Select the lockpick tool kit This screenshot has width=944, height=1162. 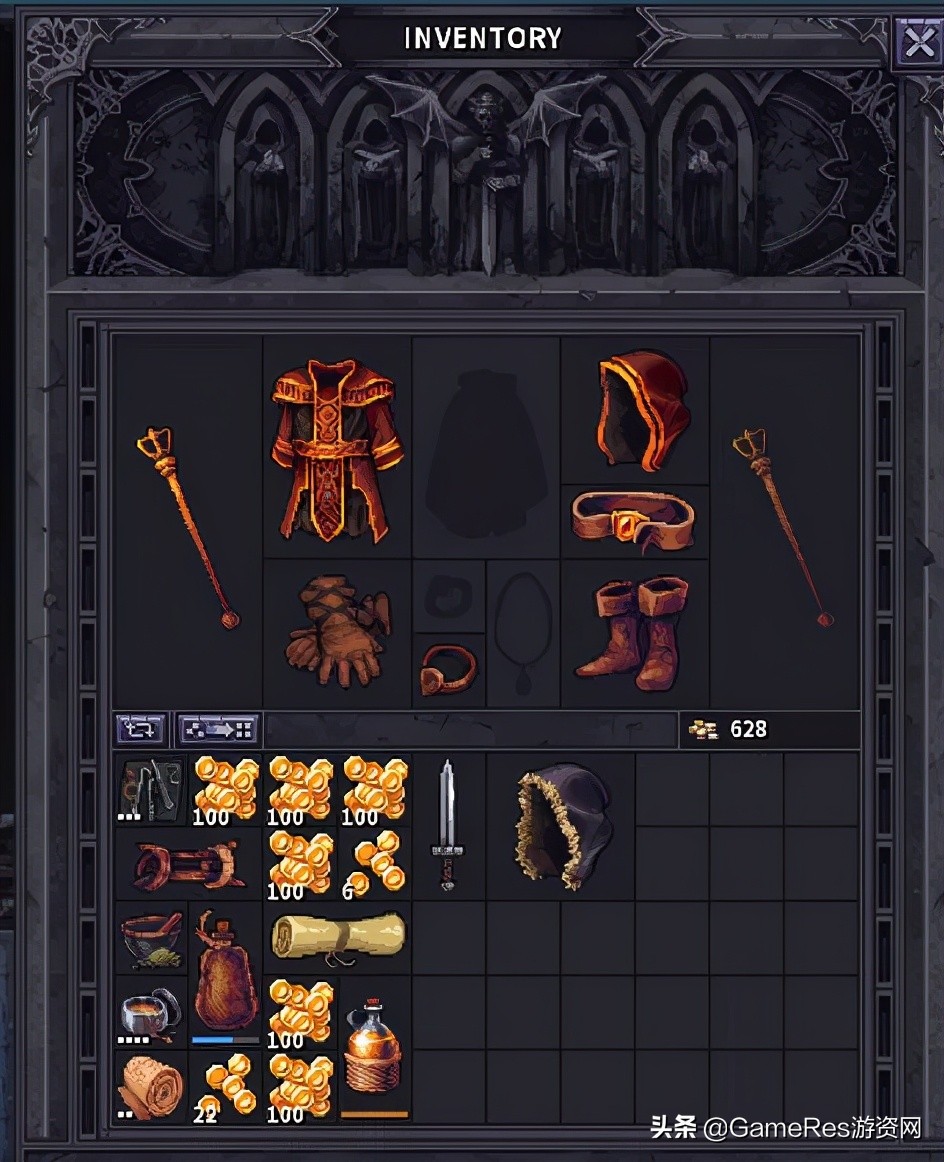tap(150, 788)
